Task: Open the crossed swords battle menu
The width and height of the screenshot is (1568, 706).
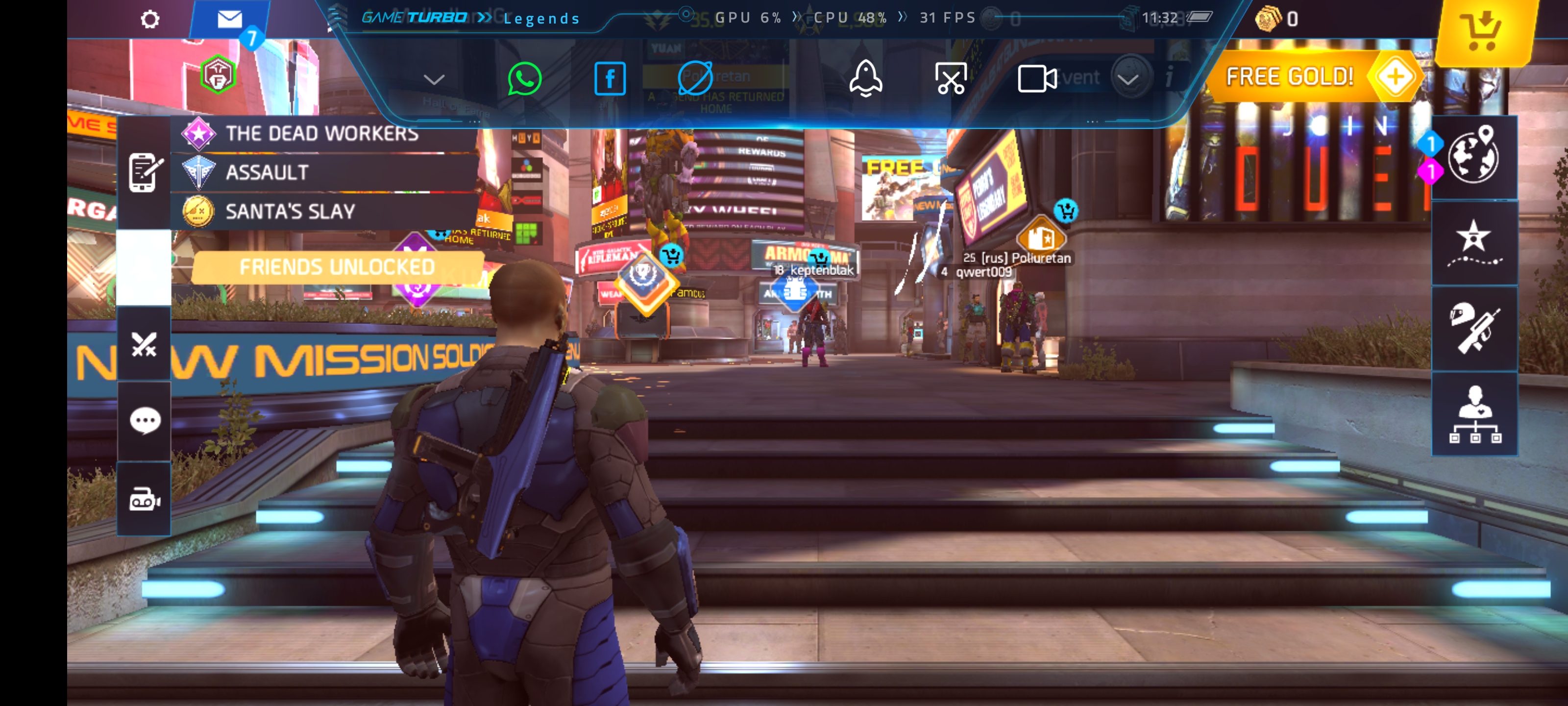Action: pos(144,344)
